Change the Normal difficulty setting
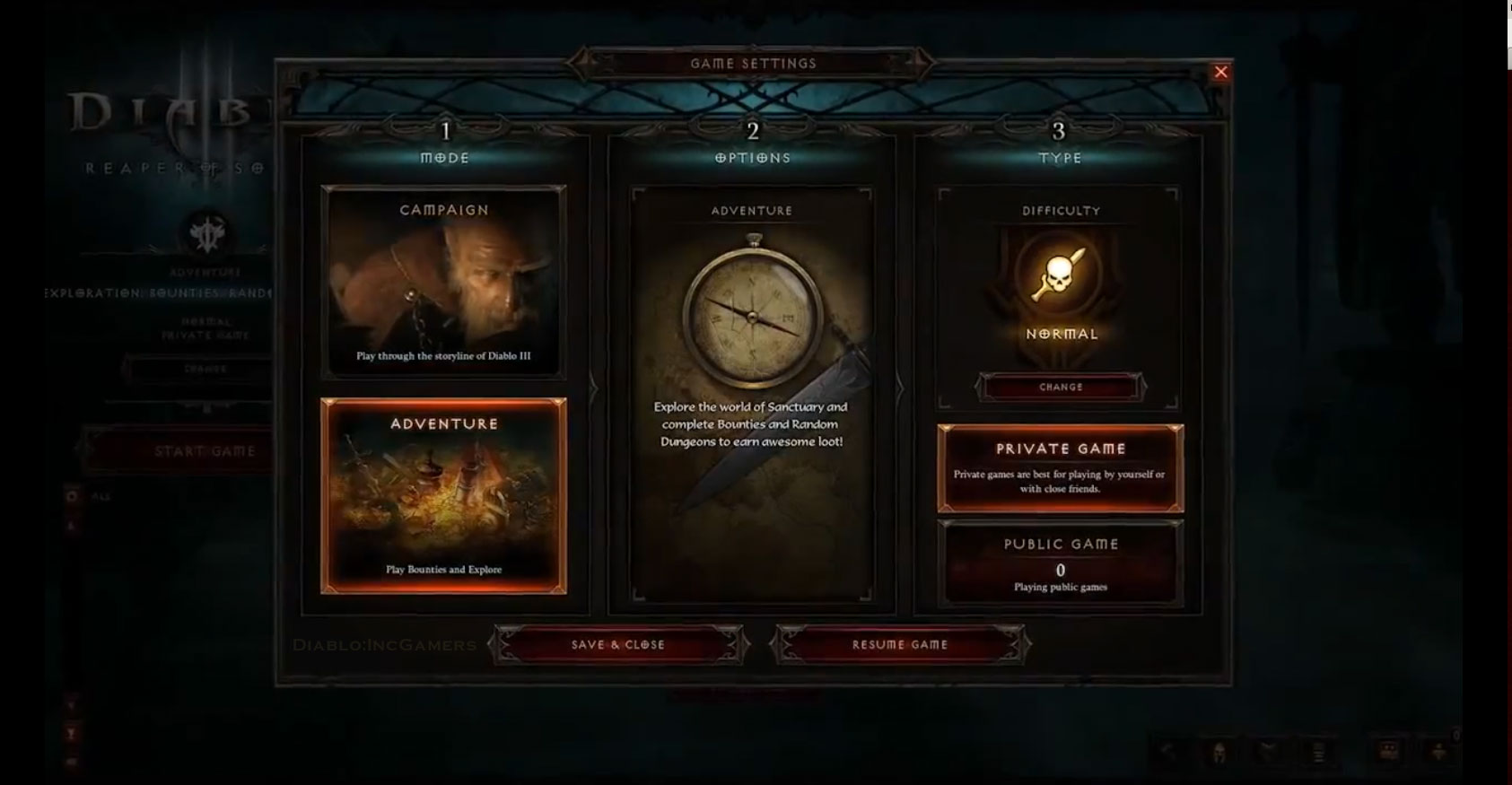This screenshot has width=1512, height=785. tap(1061, 387)
